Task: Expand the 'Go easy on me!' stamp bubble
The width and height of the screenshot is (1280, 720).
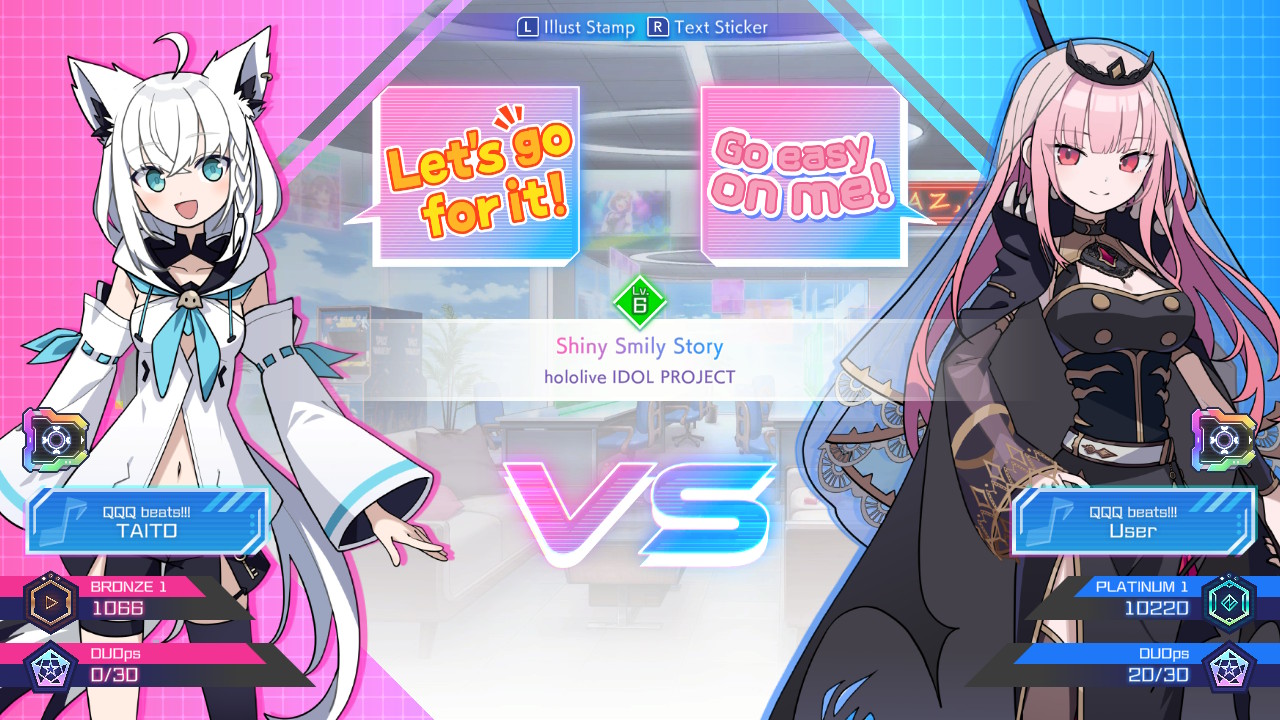Action: click(800, 175)
